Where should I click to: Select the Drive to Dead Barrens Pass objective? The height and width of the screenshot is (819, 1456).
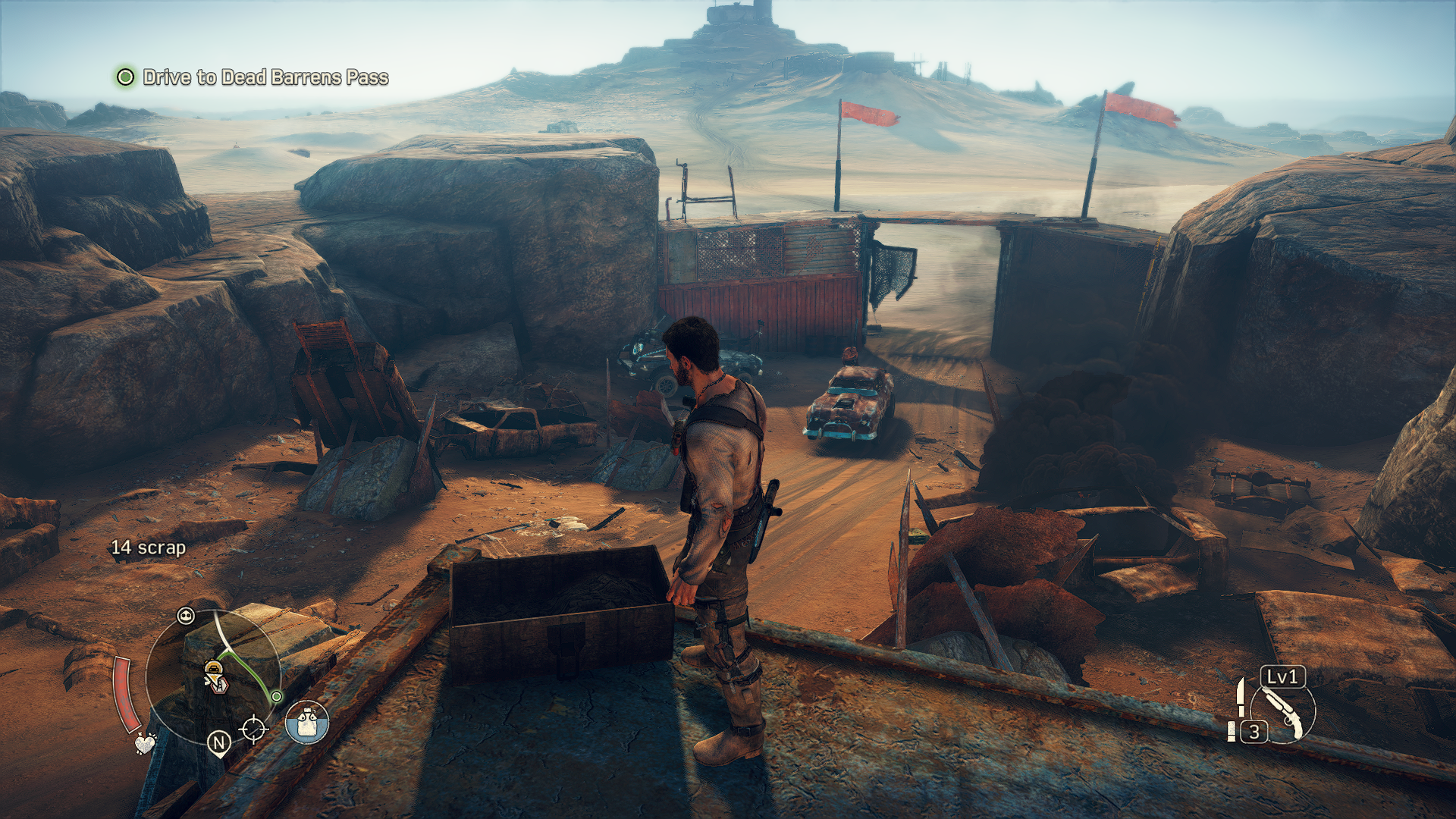coord(265,77)
